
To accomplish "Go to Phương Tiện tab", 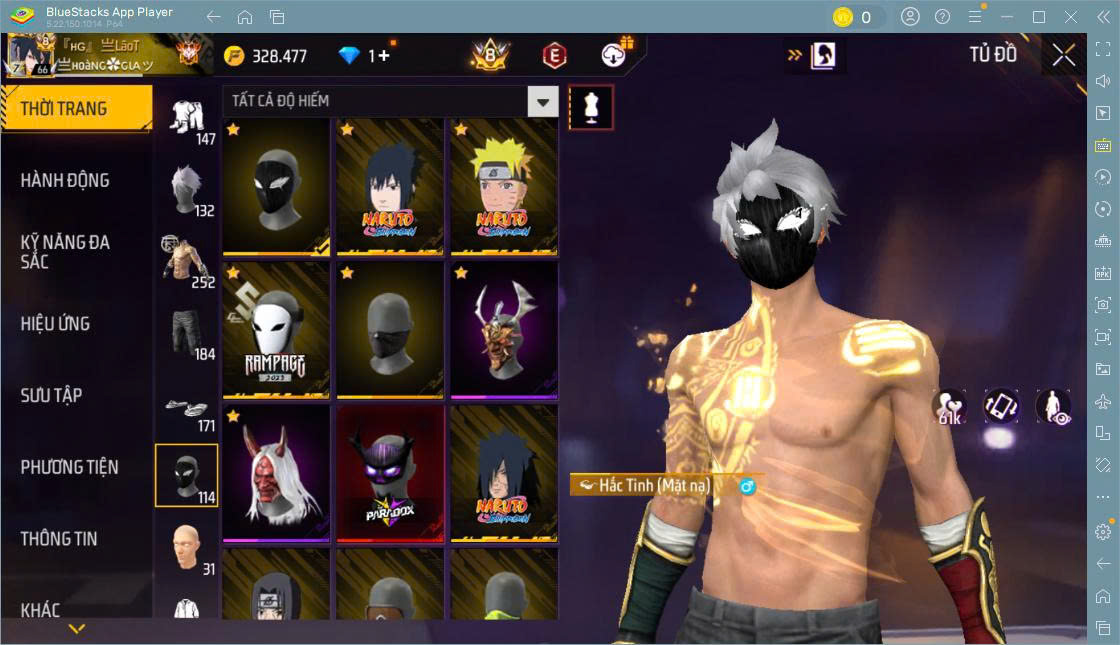I will [x=69, y=467].
